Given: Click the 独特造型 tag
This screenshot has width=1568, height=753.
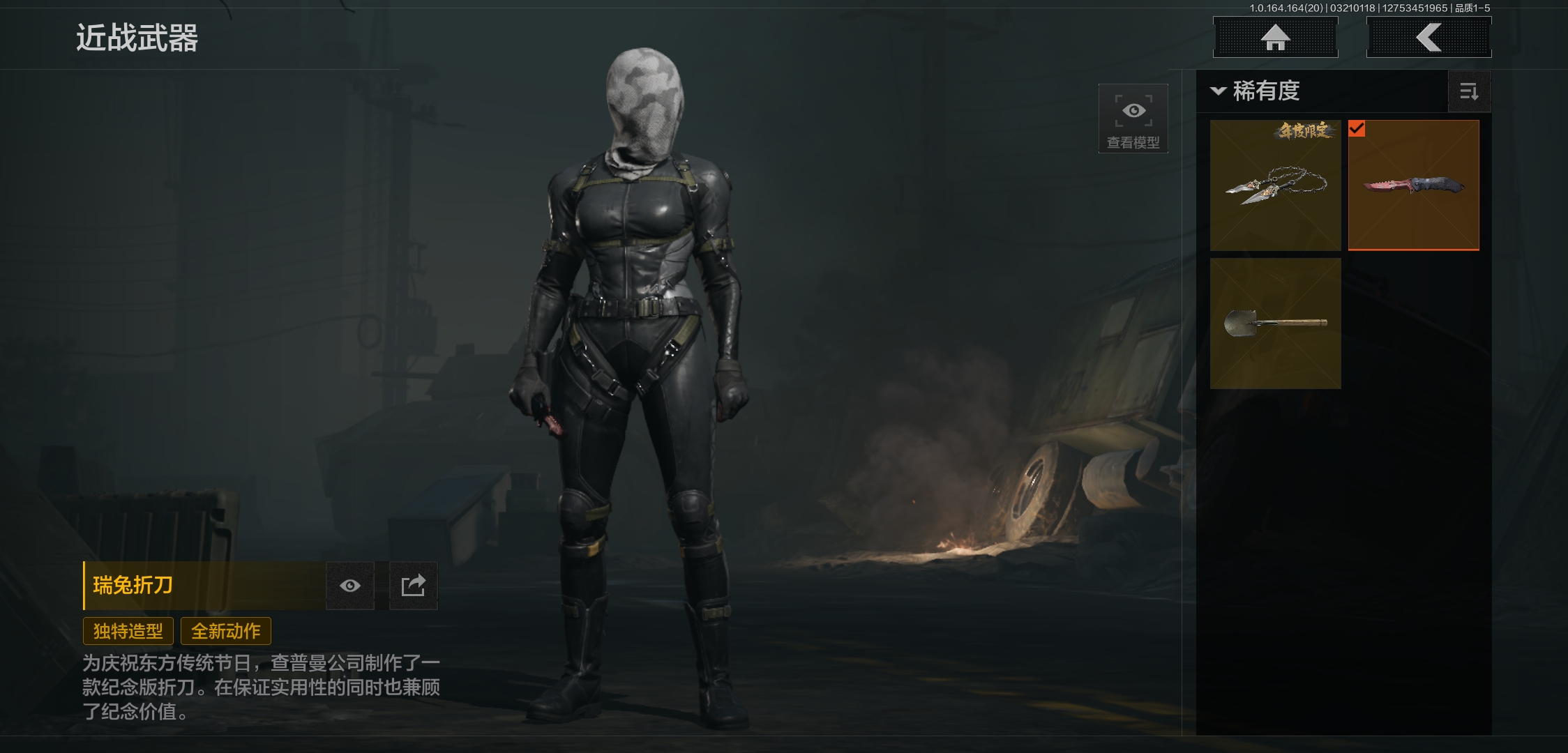Looking at the screenshot, I should point(128,631).
